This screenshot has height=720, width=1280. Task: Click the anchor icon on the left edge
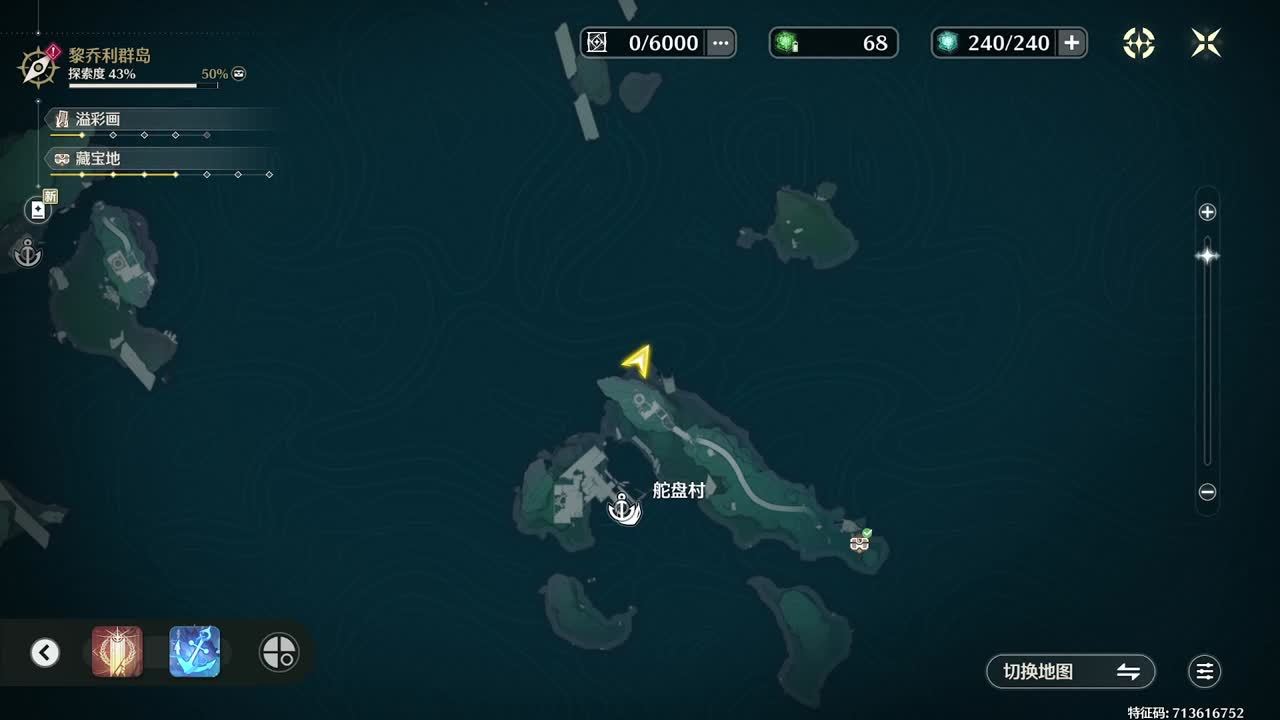(x=27, y=254)
